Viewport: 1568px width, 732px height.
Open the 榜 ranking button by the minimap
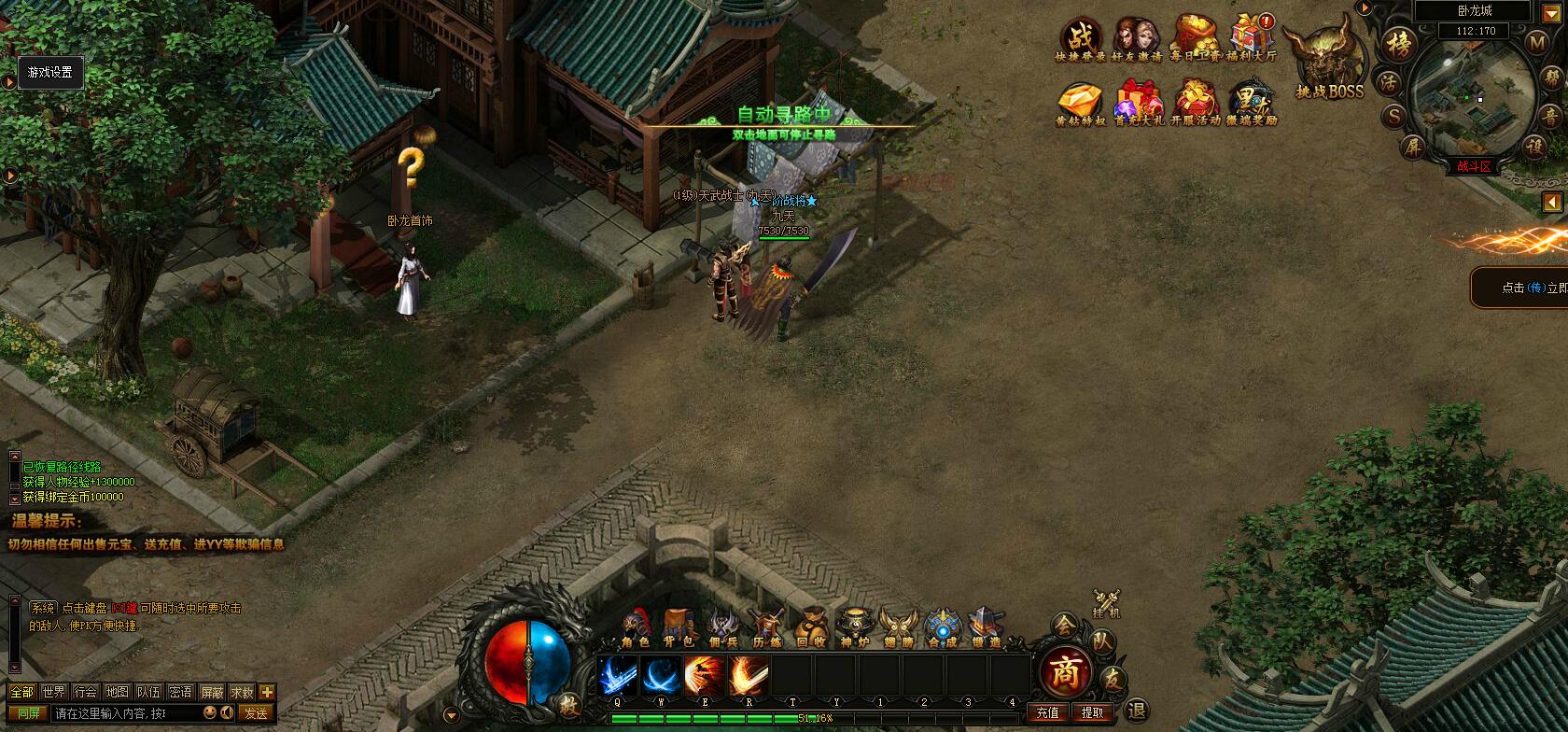[x=1397, y=44]
